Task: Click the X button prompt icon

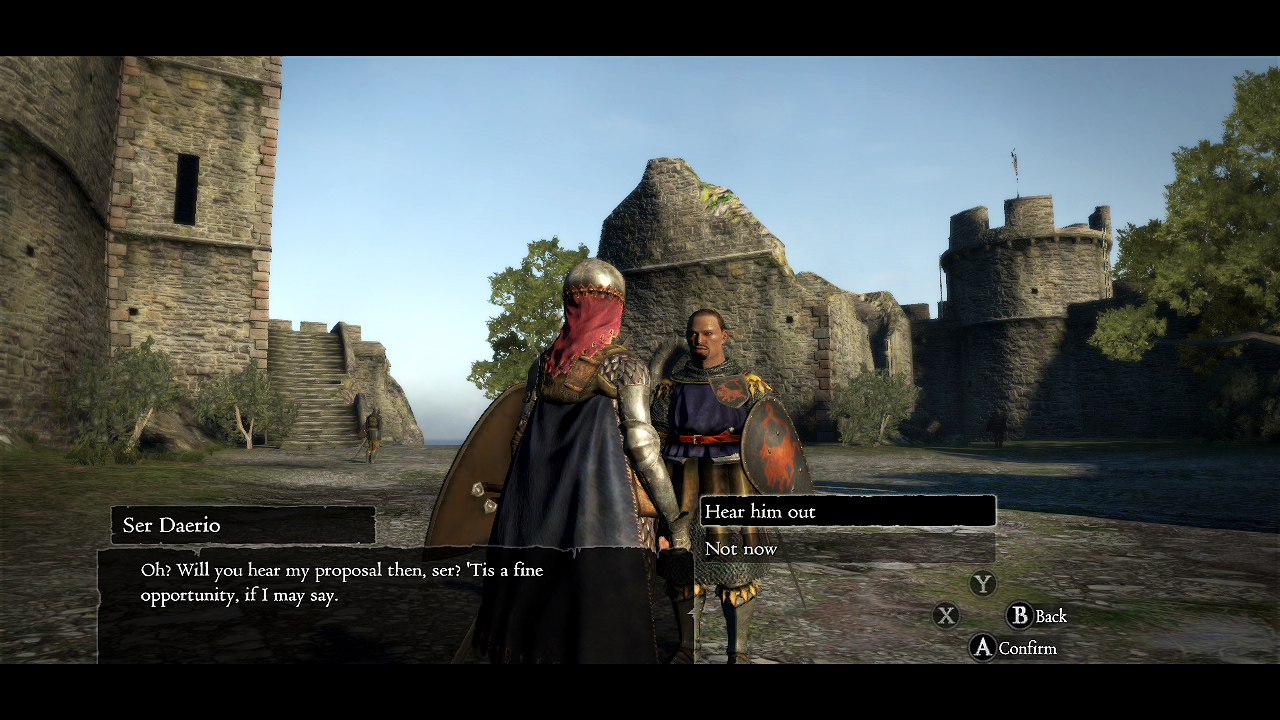Action: coord(944,616)
